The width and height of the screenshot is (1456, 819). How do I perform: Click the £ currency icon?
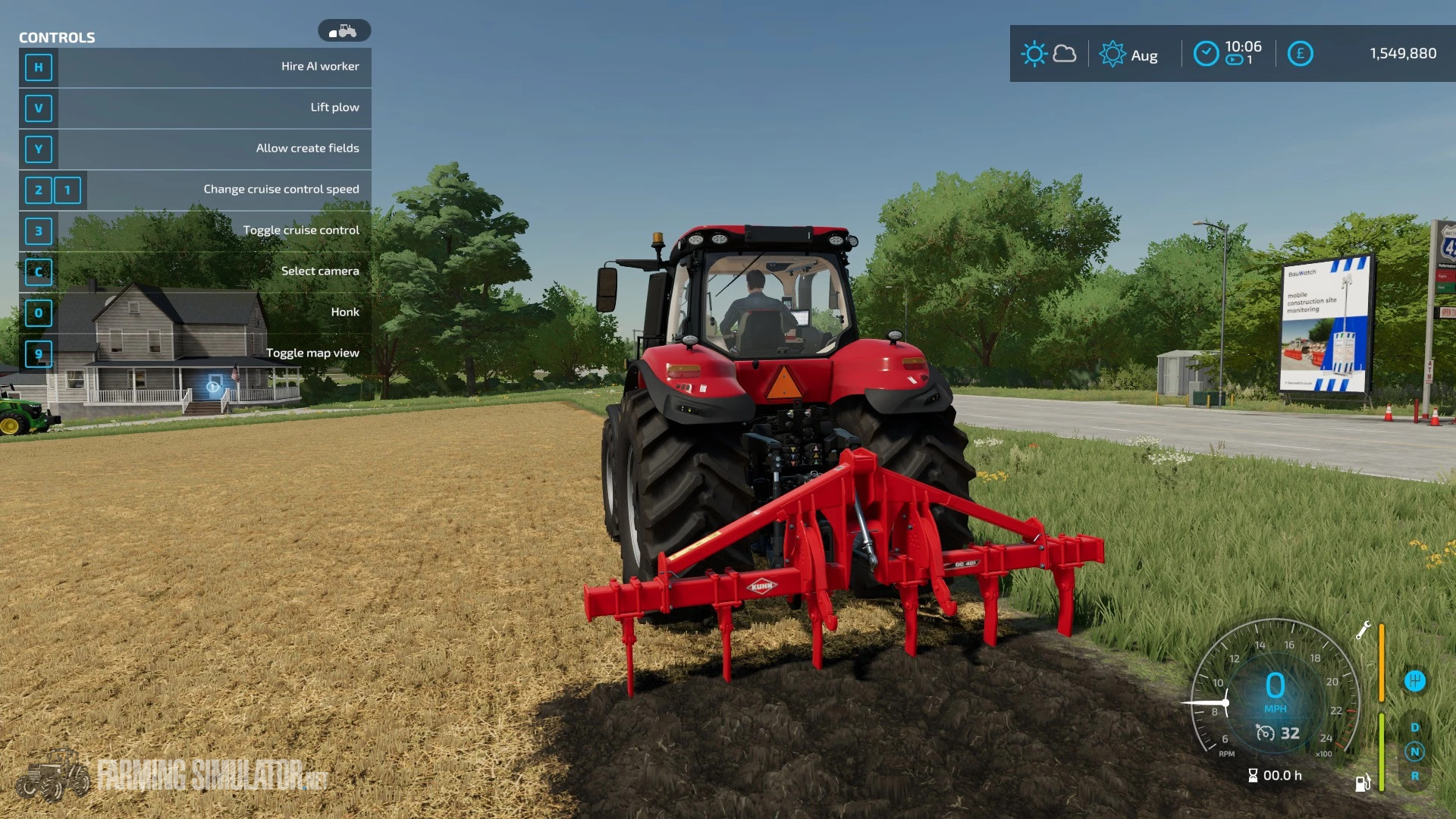click(1301, 53)
